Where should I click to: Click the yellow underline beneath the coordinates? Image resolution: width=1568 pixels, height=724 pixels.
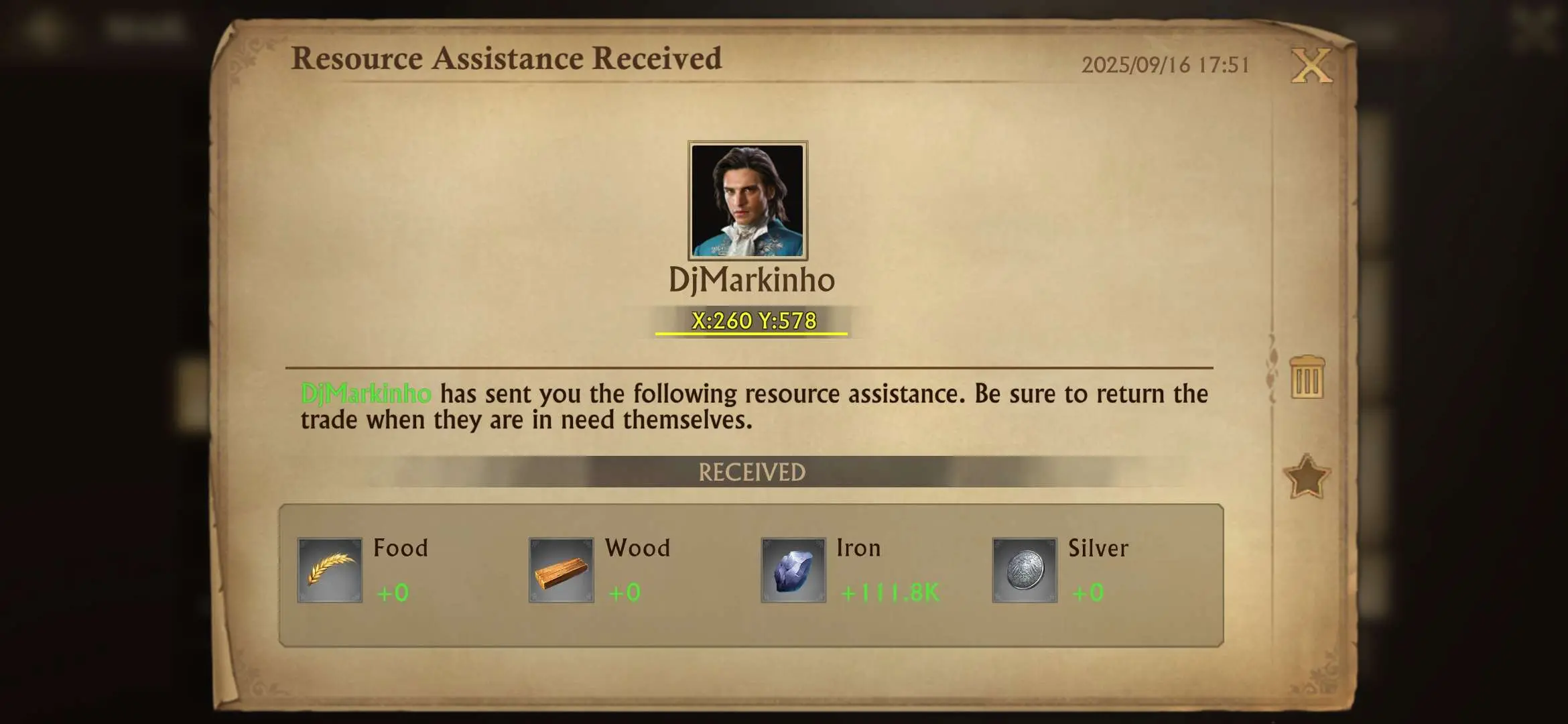point(751,332)
